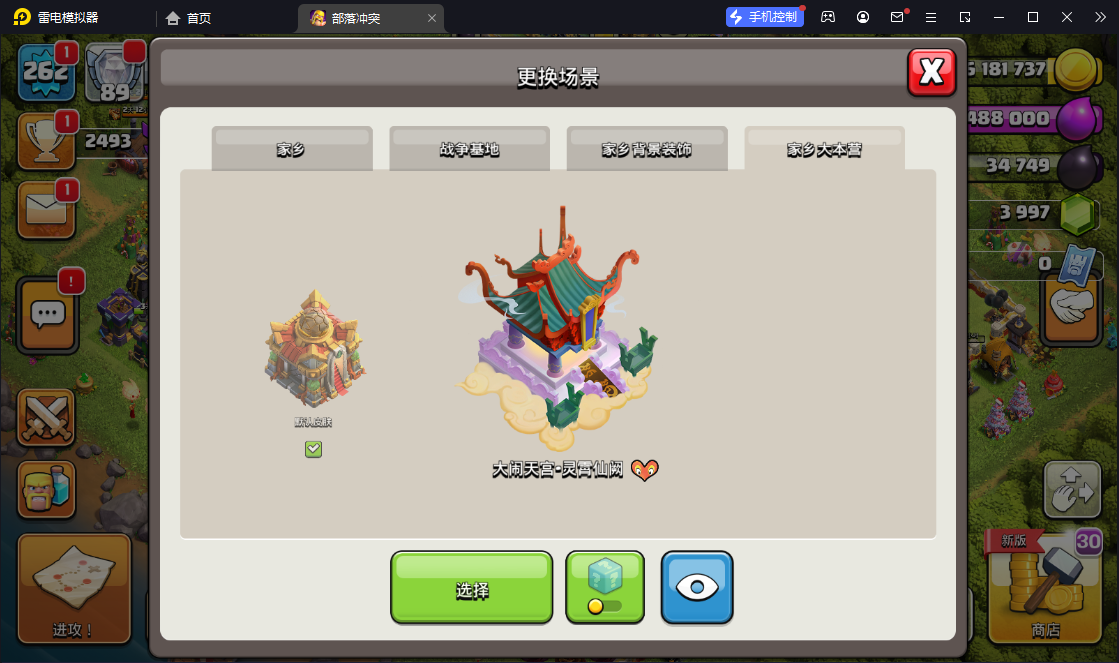1119x663 pixels.
Task: Open the 战争基地 tab
Action: [x=469, y=149]
